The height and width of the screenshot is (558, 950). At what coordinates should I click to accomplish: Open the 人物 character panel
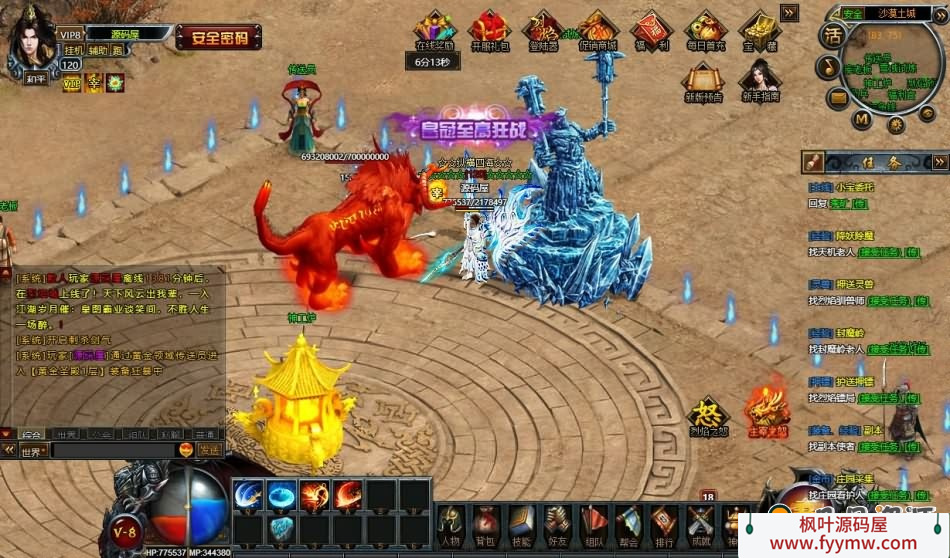[451, 522]
